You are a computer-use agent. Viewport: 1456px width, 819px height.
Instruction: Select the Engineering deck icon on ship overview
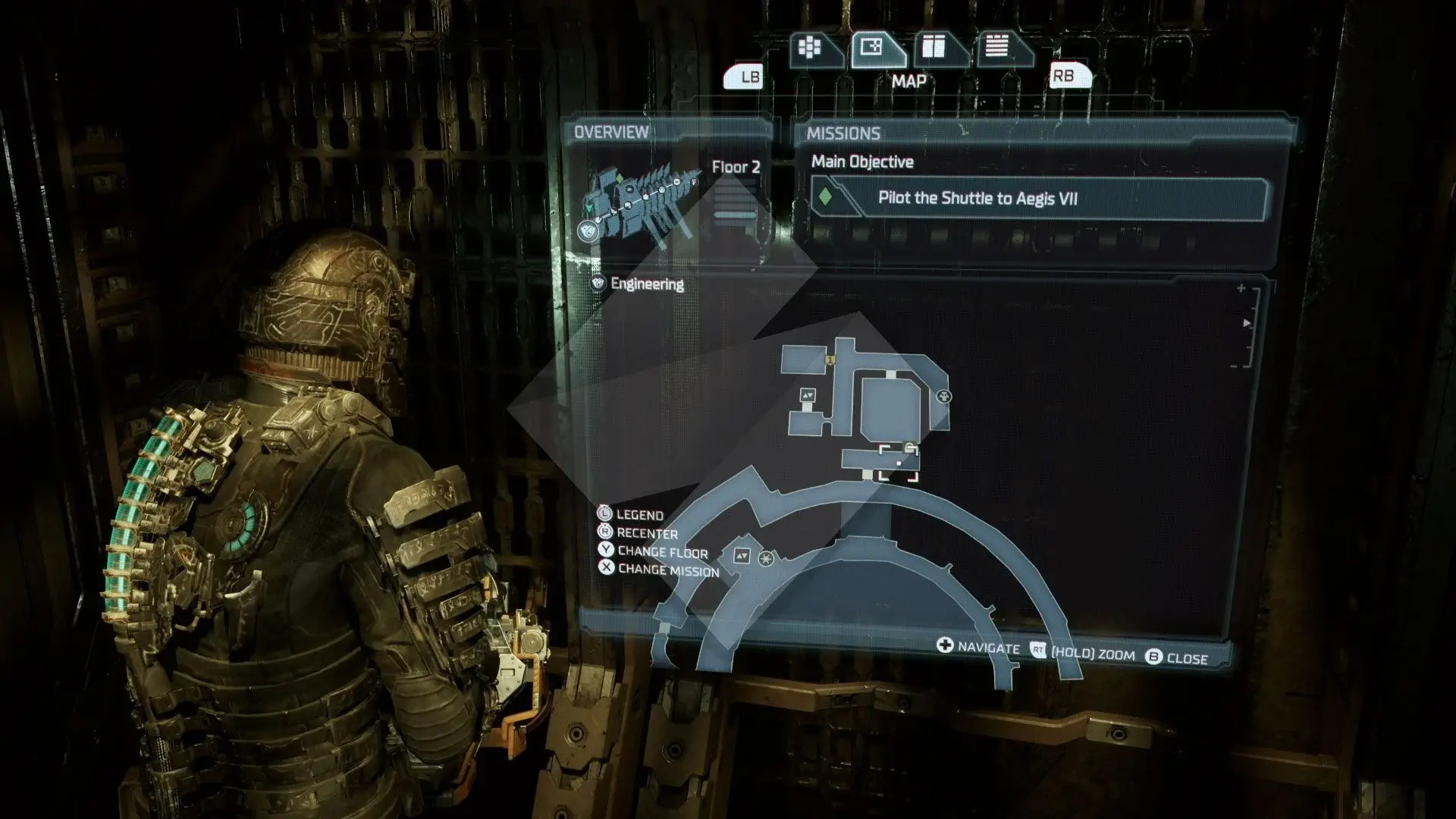(x=587, y=230)
